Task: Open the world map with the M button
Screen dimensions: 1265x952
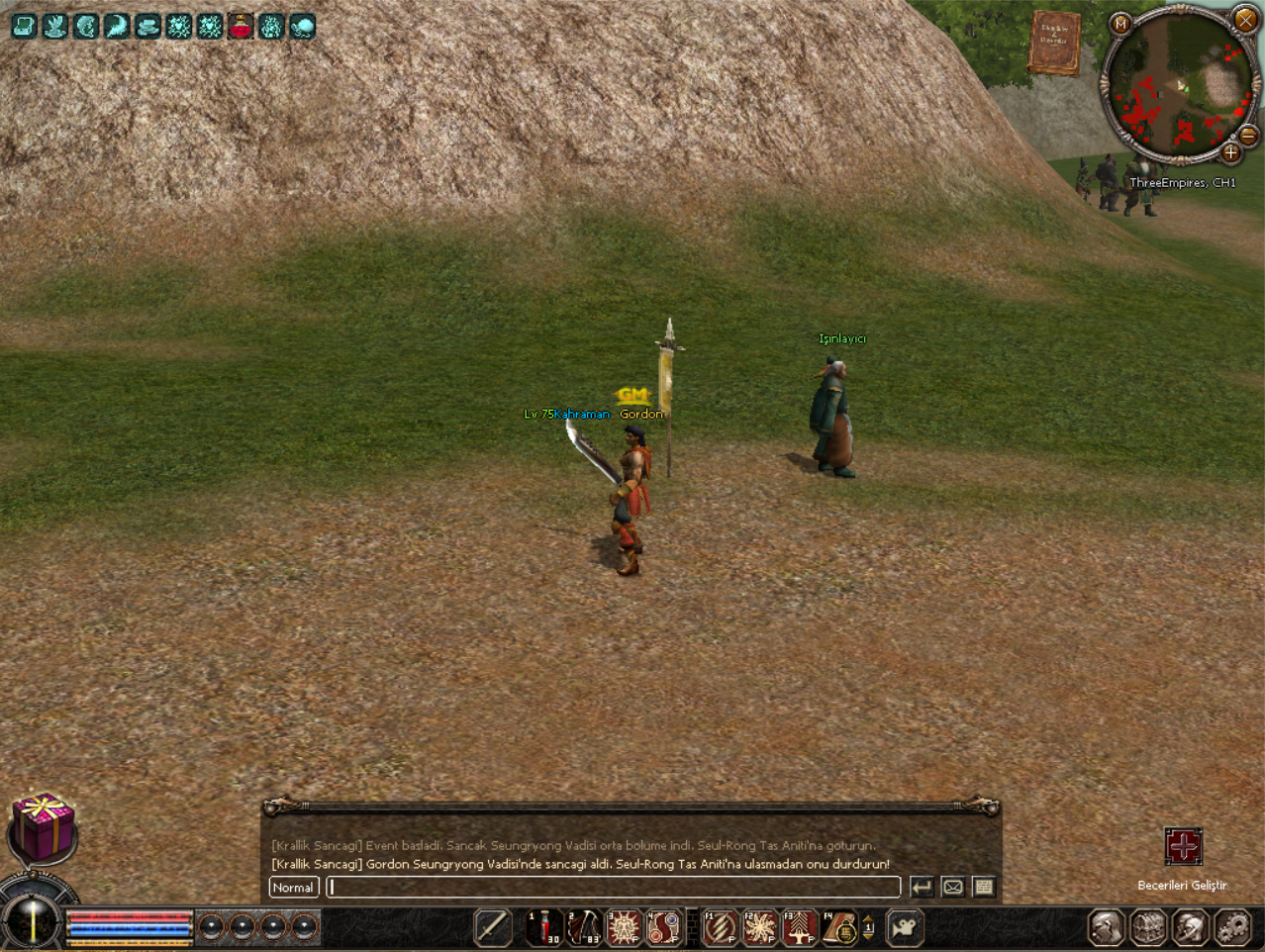Action: click(x=1120, y=24)
